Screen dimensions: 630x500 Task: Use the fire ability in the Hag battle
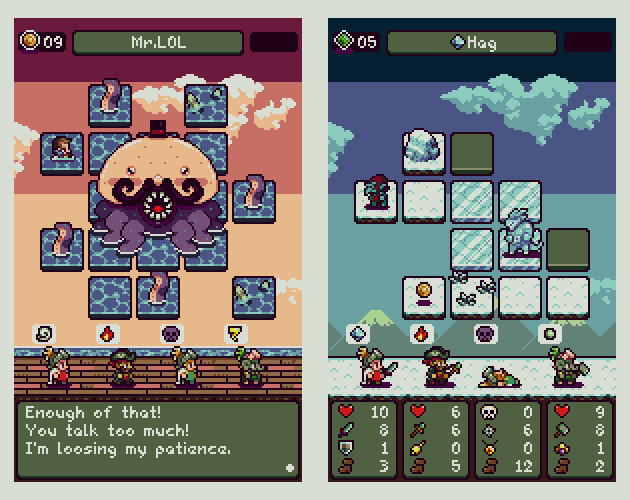tap(421, 333)
